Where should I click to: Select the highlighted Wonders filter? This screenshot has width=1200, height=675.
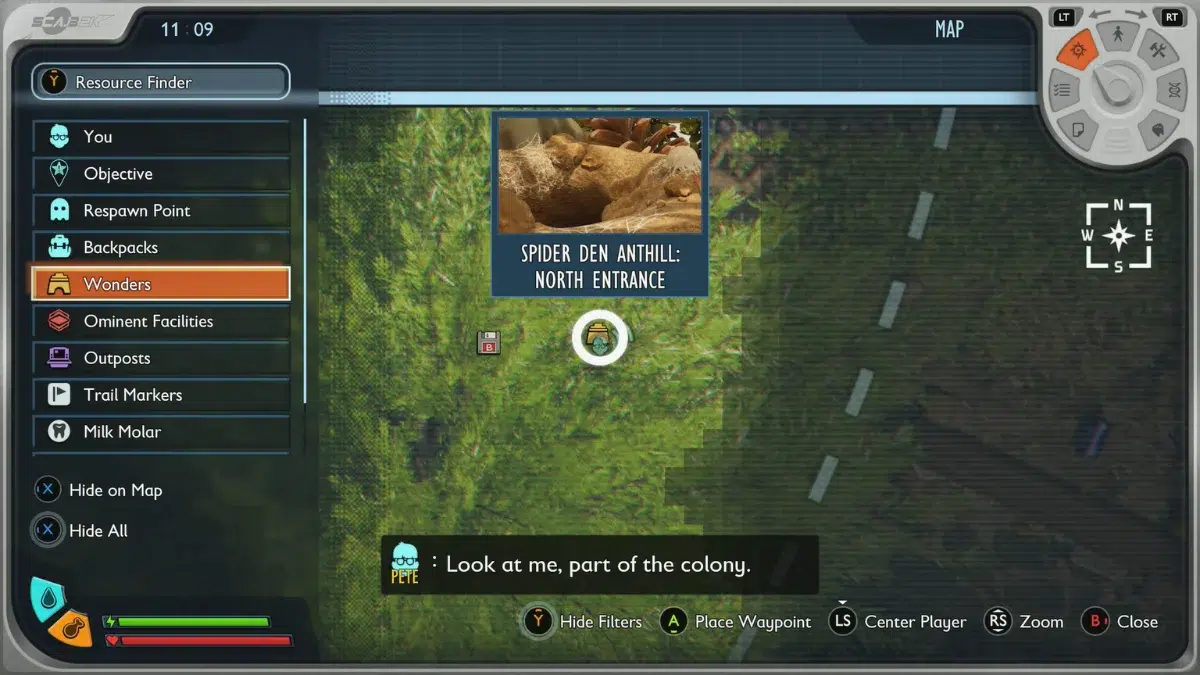point(160,284)
